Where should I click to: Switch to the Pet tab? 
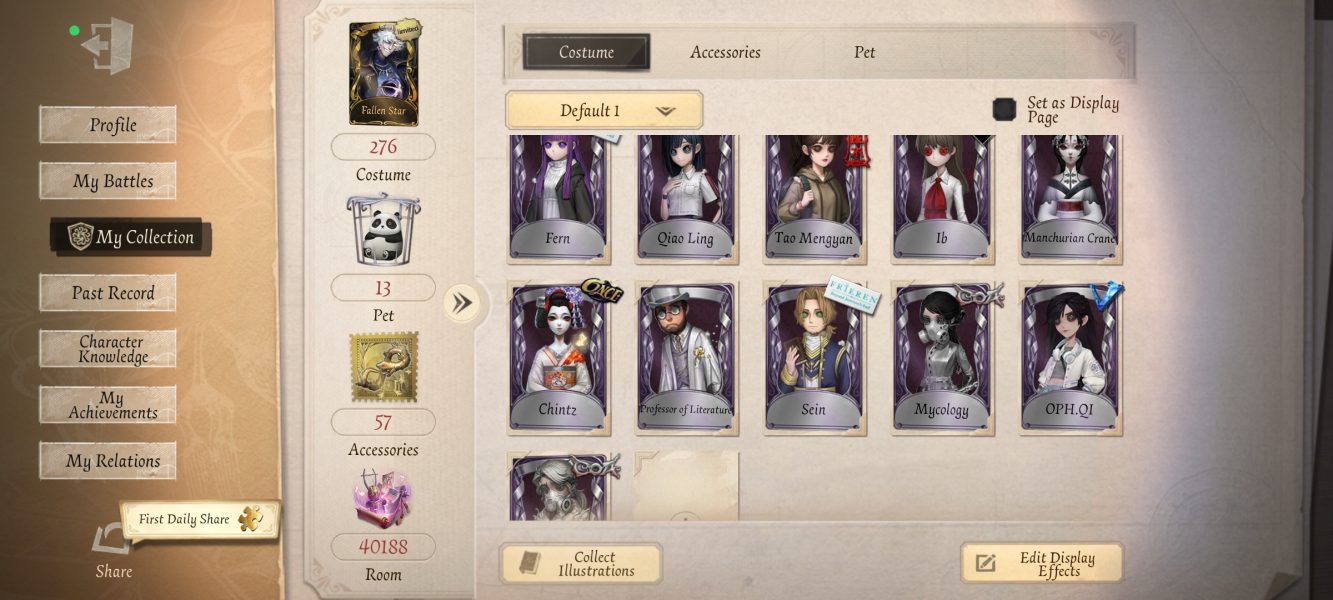click(x=864, y=52)
